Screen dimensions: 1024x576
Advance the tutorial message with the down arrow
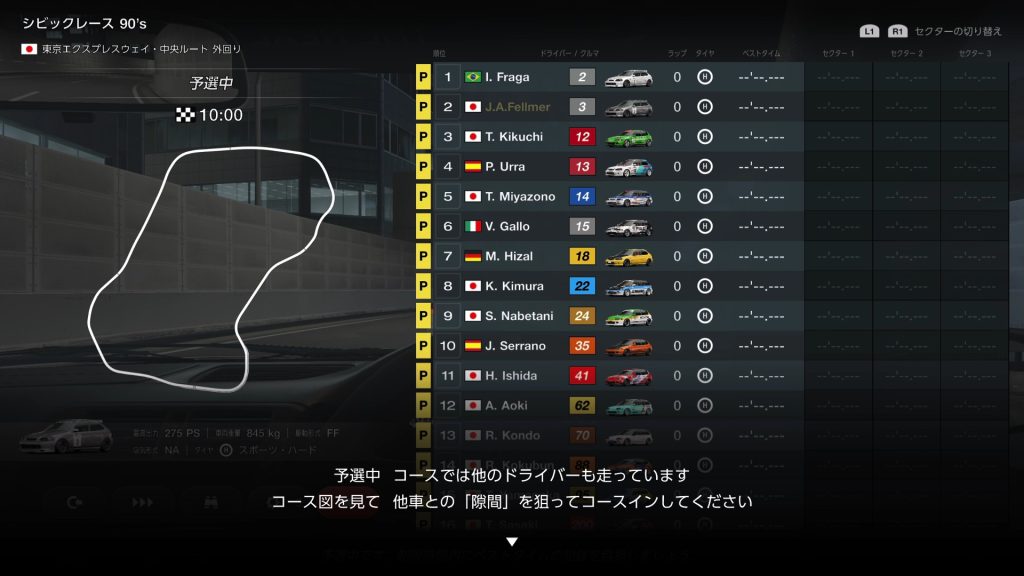pos(512,542)
